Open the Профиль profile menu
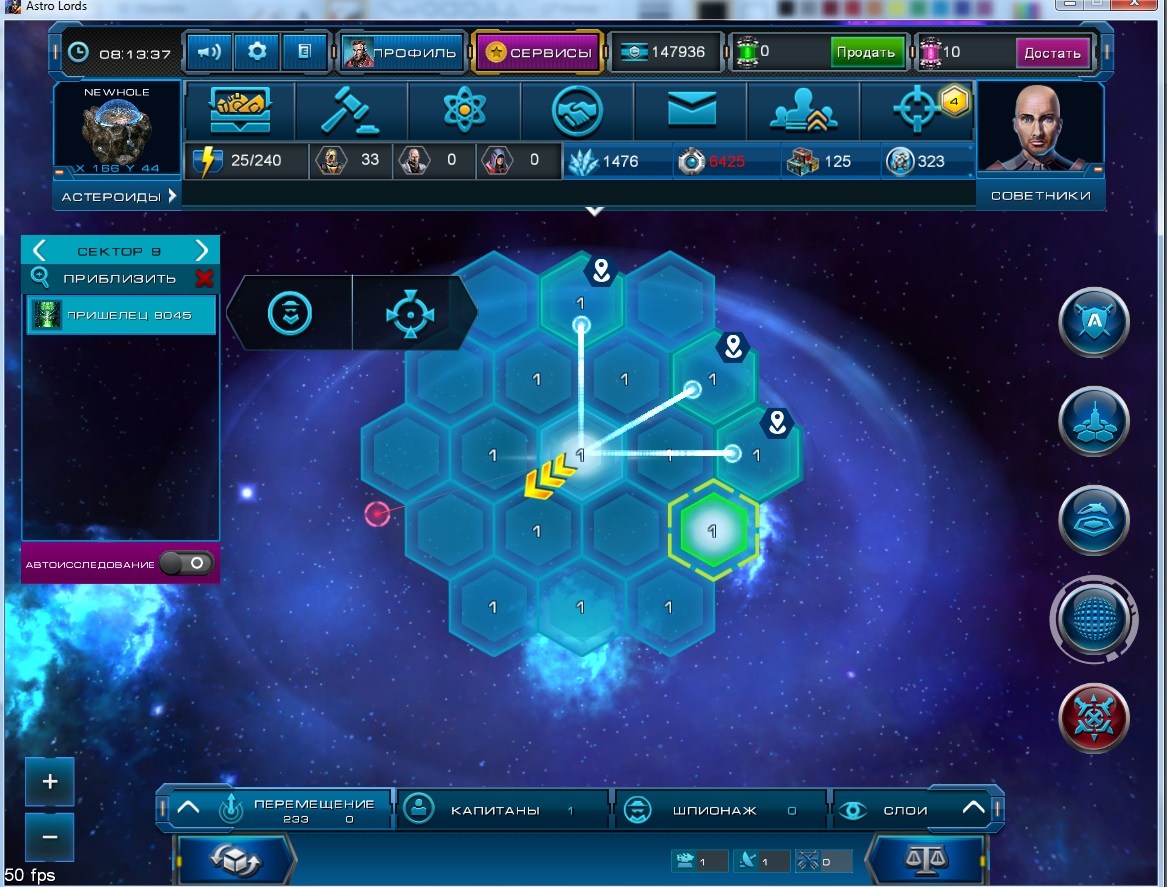The width and height of the screenshot is (1167, 887). click(x=403, y=52)
